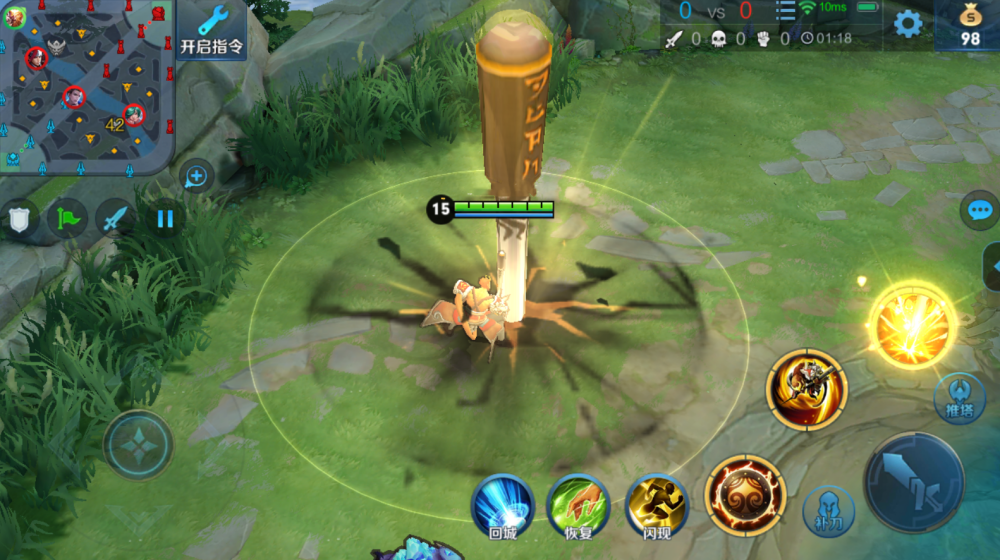Send the sword attack signal
The height and width of the screenshot is (560, 1000).
pyautogui.click(x=116, y=219)
